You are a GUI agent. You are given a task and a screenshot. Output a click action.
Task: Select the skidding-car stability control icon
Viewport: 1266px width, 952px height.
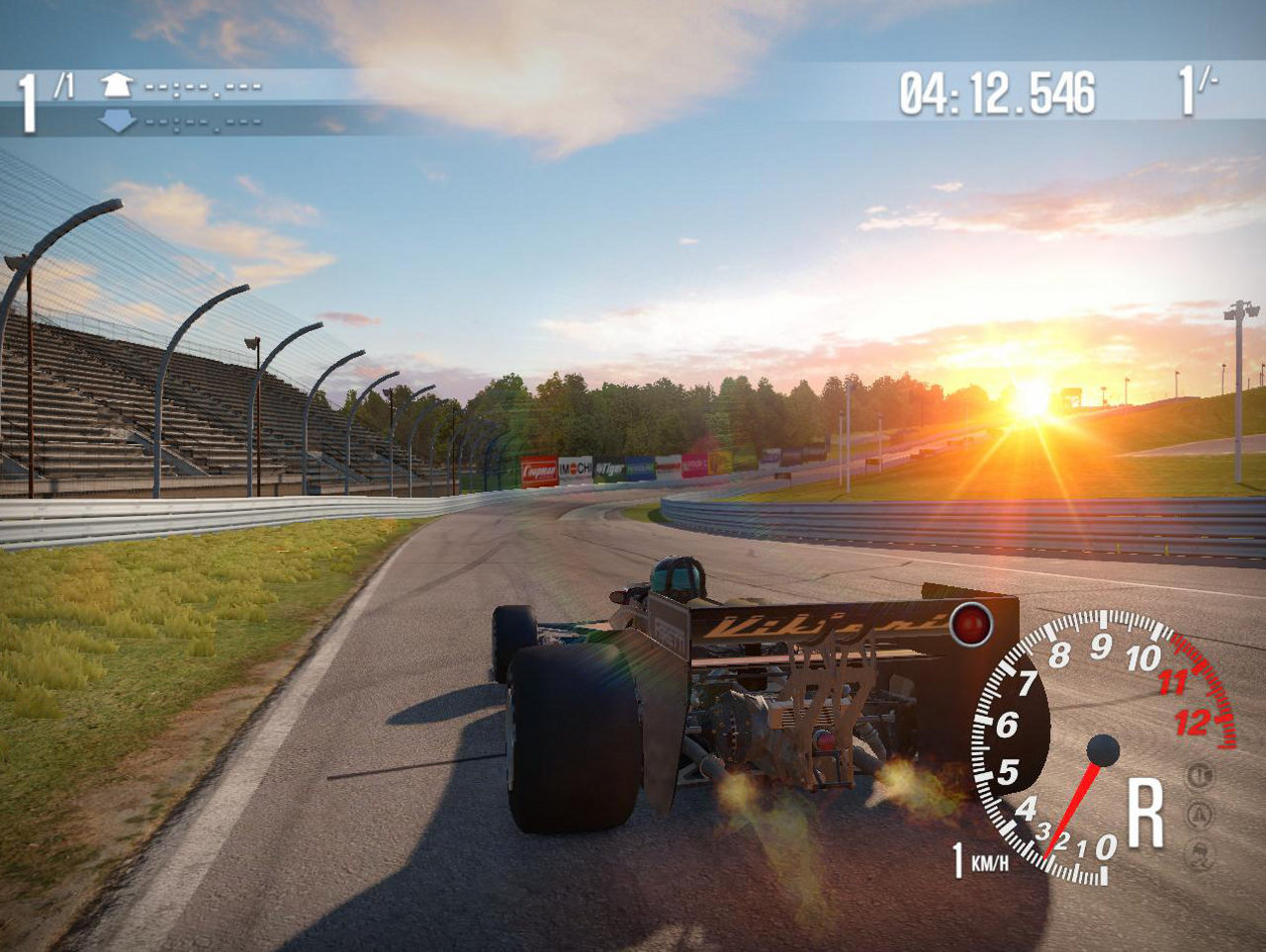(x=1200, y=854)
